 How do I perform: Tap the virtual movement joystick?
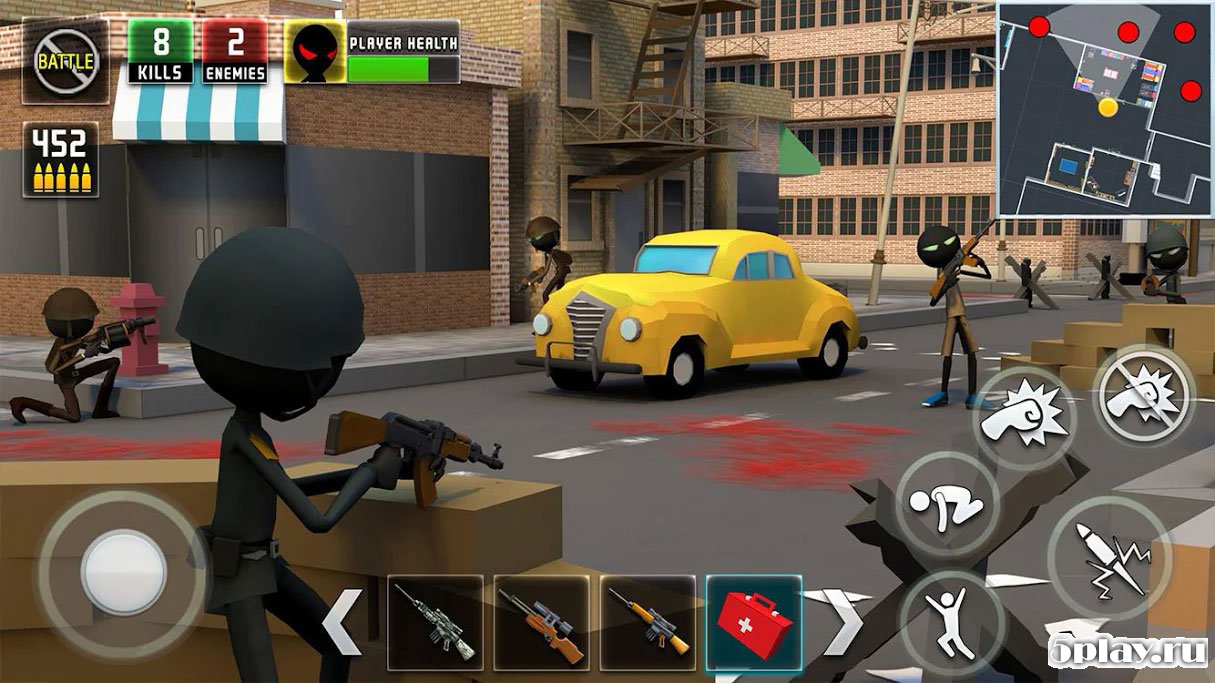point(122,573)
